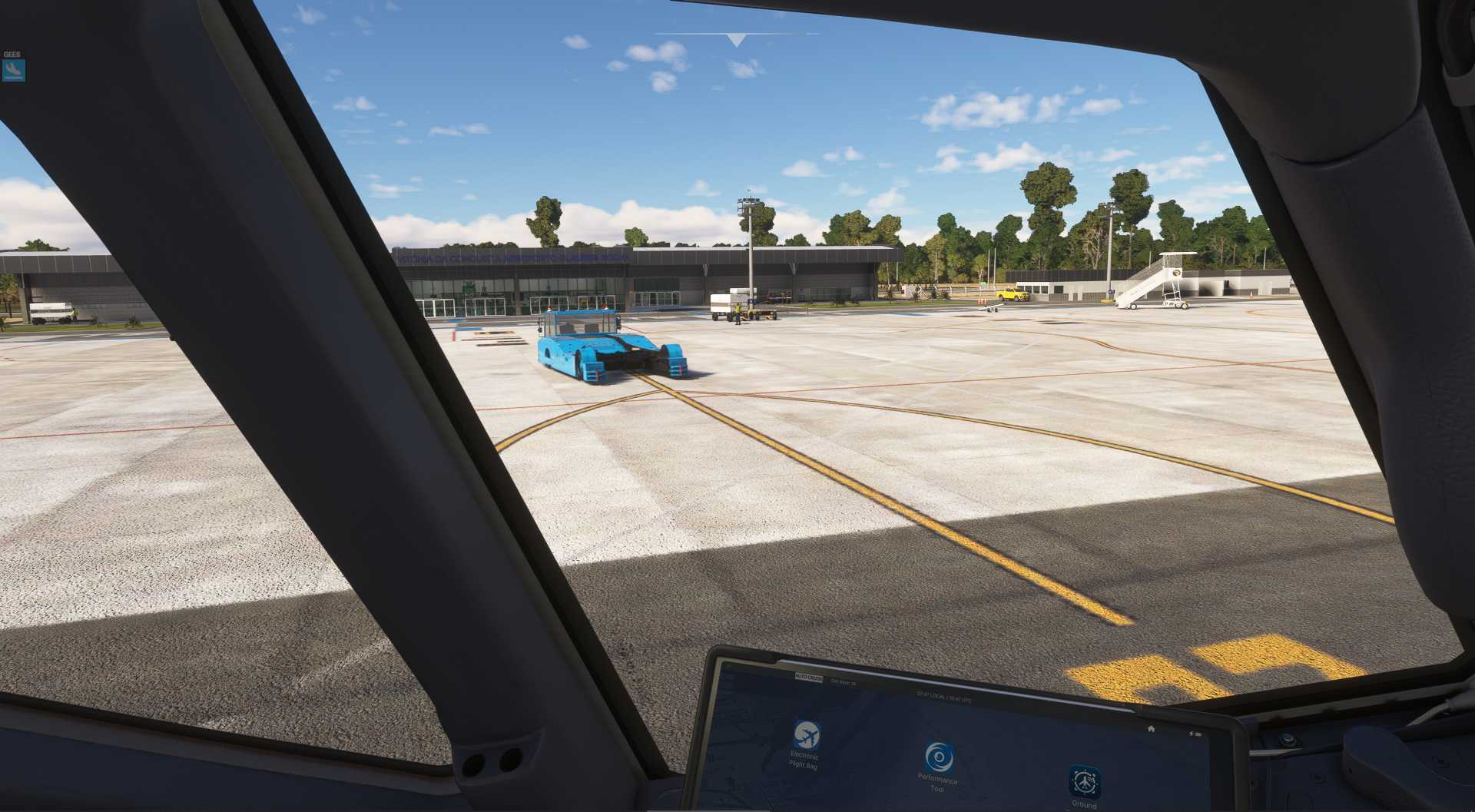1475x812 pixels.
Task: Open the Electronic Flight Bag app
Action: point(806,736)
